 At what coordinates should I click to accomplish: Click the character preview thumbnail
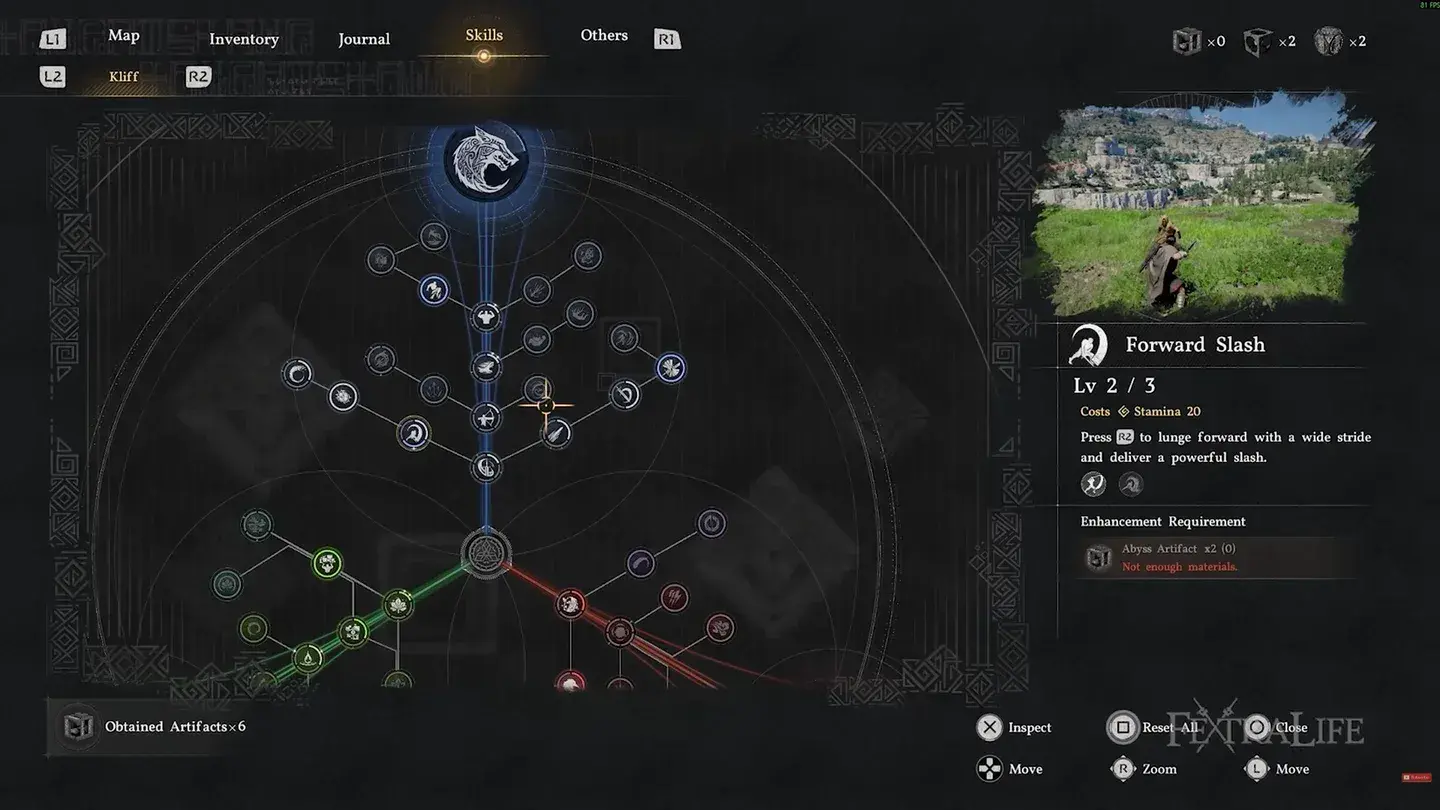click(1200, 203)
